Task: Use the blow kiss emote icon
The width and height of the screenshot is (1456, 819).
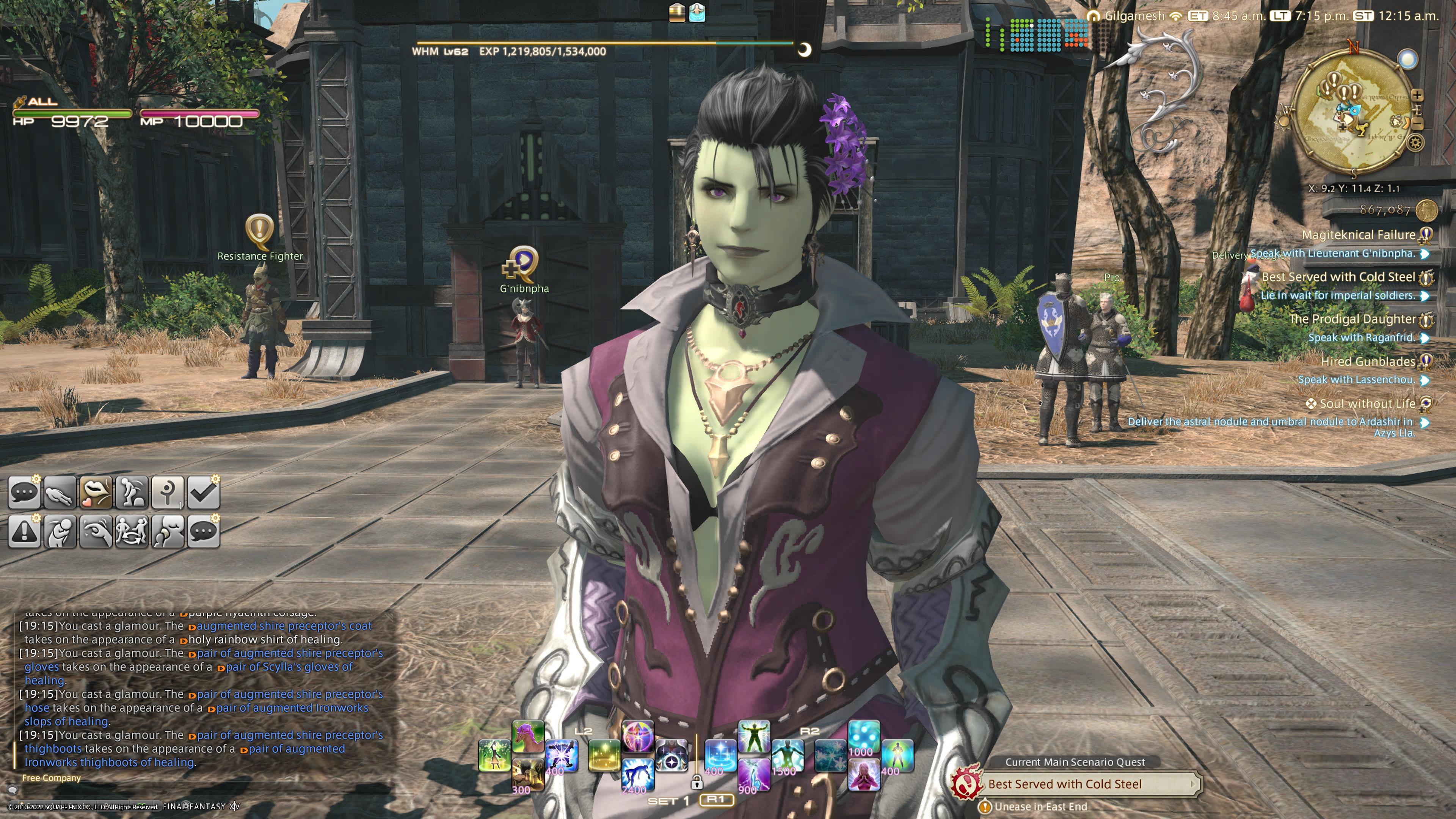Action: [x=96, y=493]
